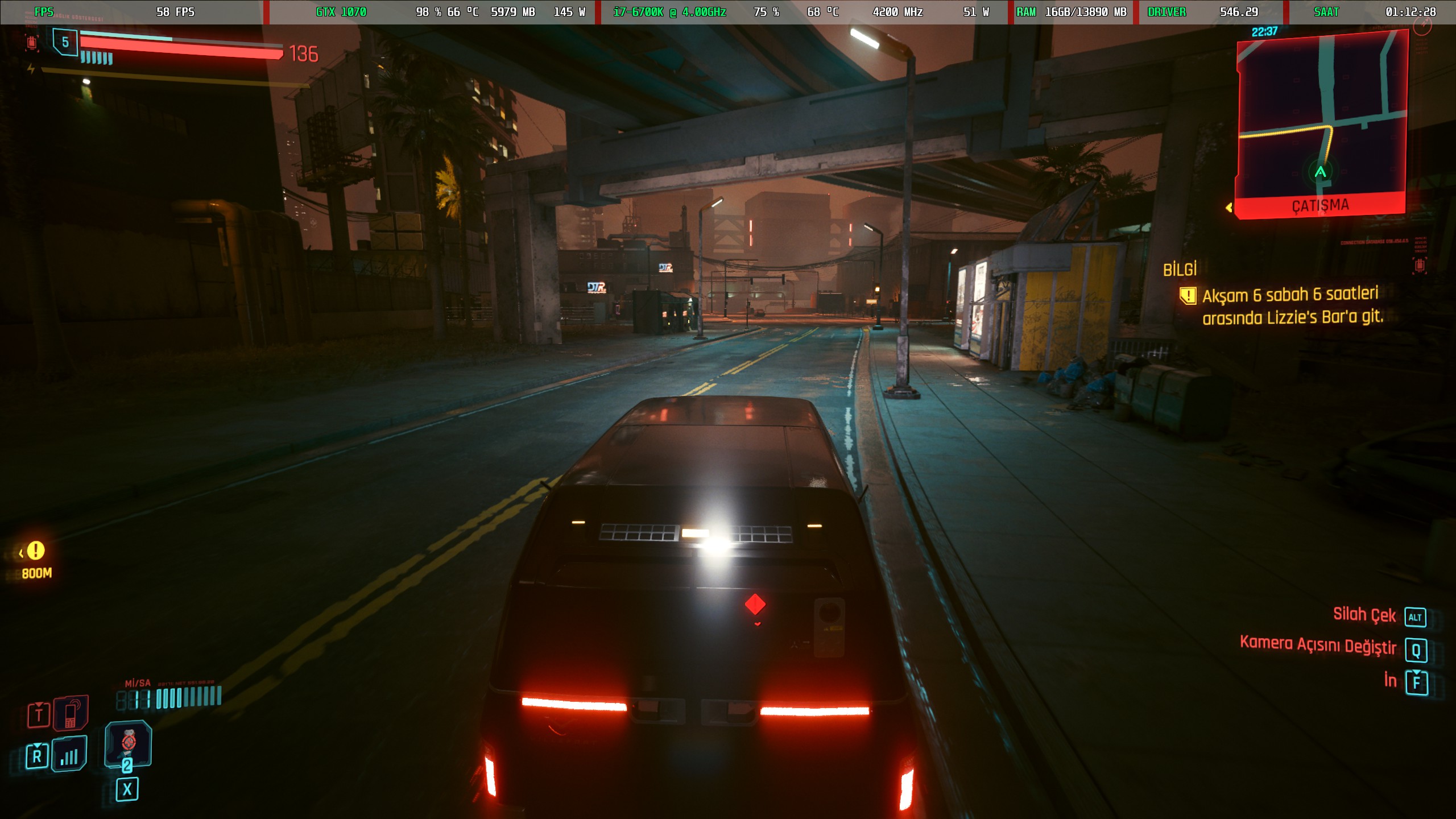Image resolution: width=1456 pixels, height=819 pixels.
Task: Open the phone icon
Action: click(x=71, y=713)
